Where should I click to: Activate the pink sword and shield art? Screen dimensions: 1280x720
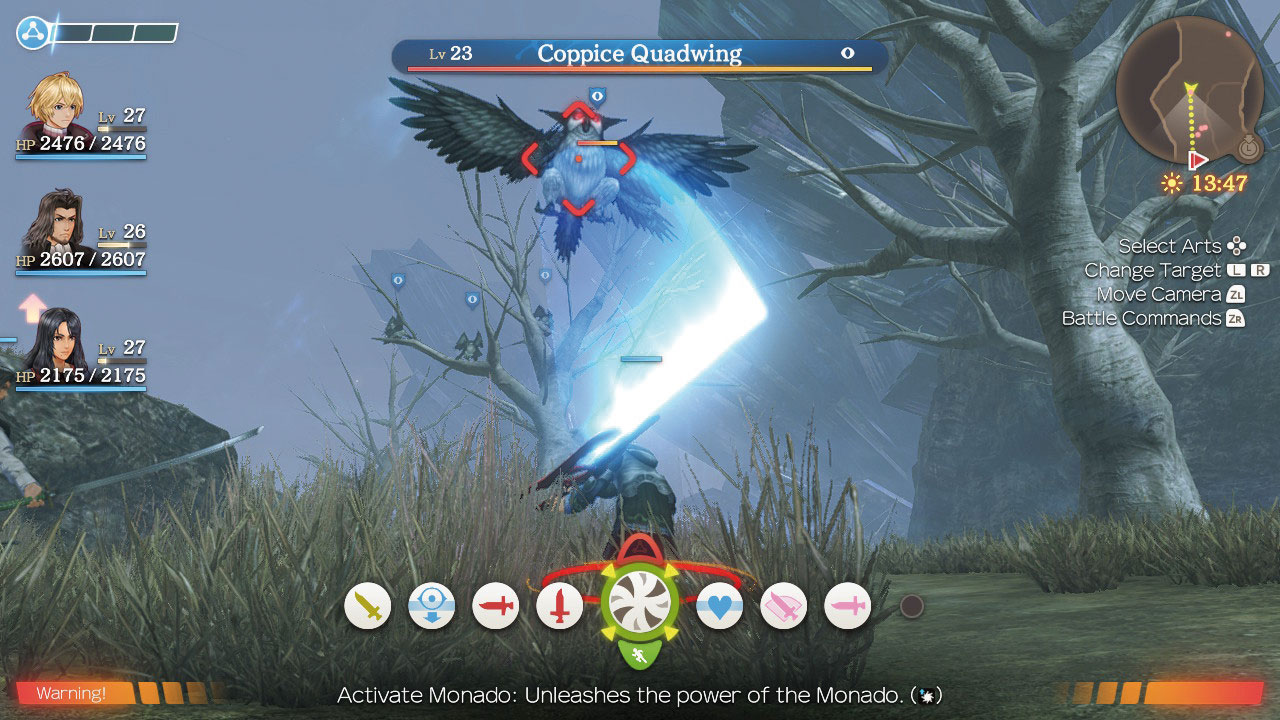(783, 606)
